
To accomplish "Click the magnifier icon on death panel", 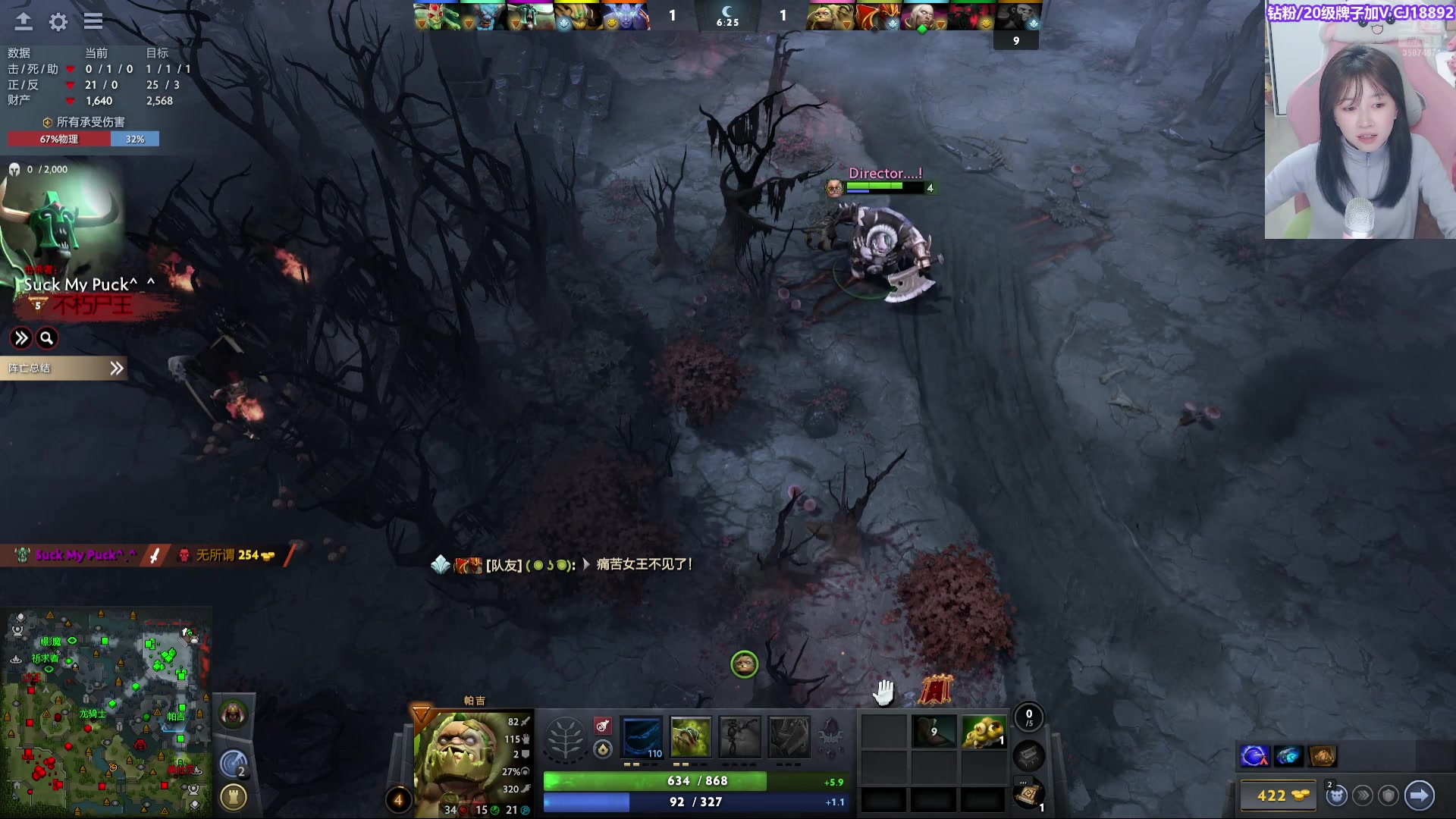I will (x=47, y=338).
